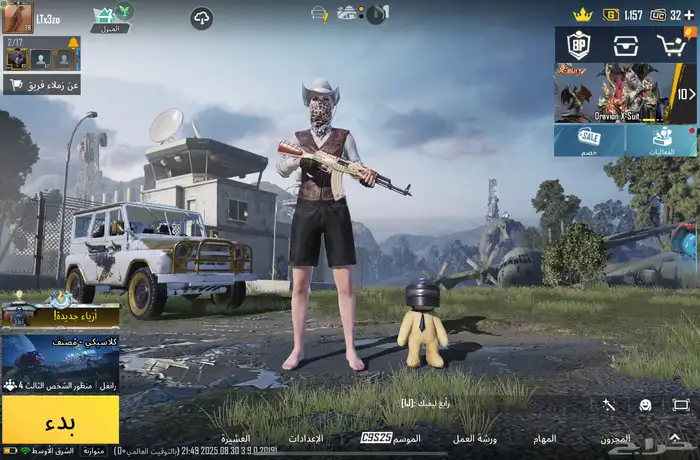Open the Settings (الإعدادات) tab
700x460 pixels.
tap(304, 438)
